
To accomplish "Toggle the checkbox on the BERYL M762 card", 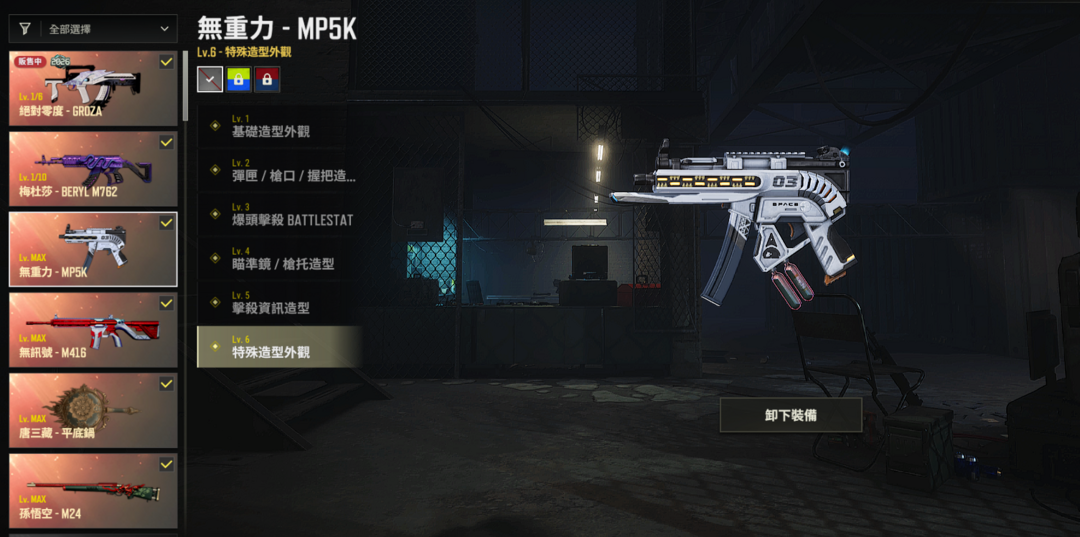I will click(x=166, y=143).
